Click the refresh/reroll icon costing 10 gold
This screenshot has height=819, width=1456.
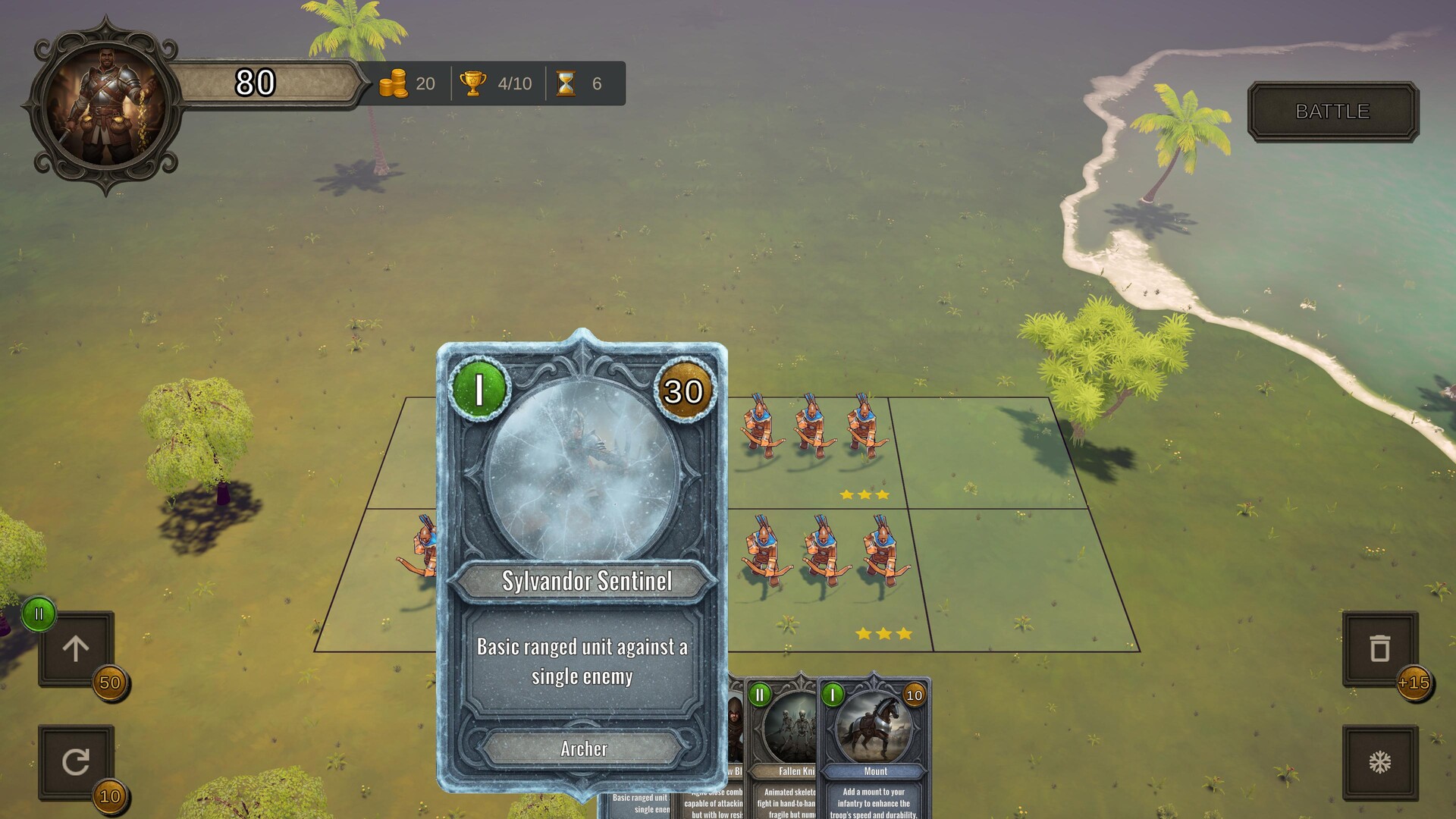76,762
